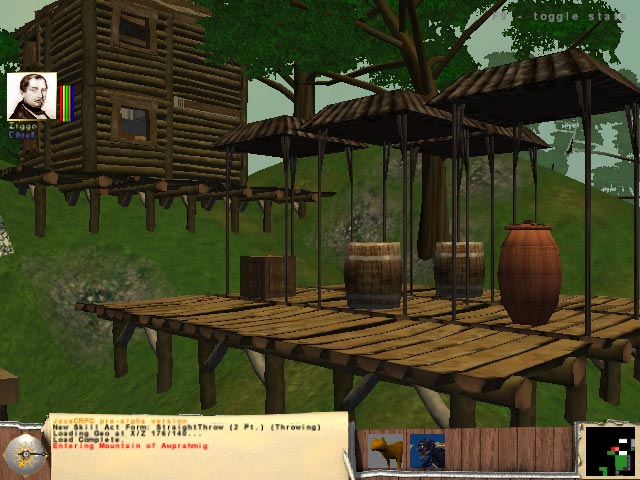Open the minimap in the corner
The height and width of the screenshot is (480, 640).
[609, 450]
